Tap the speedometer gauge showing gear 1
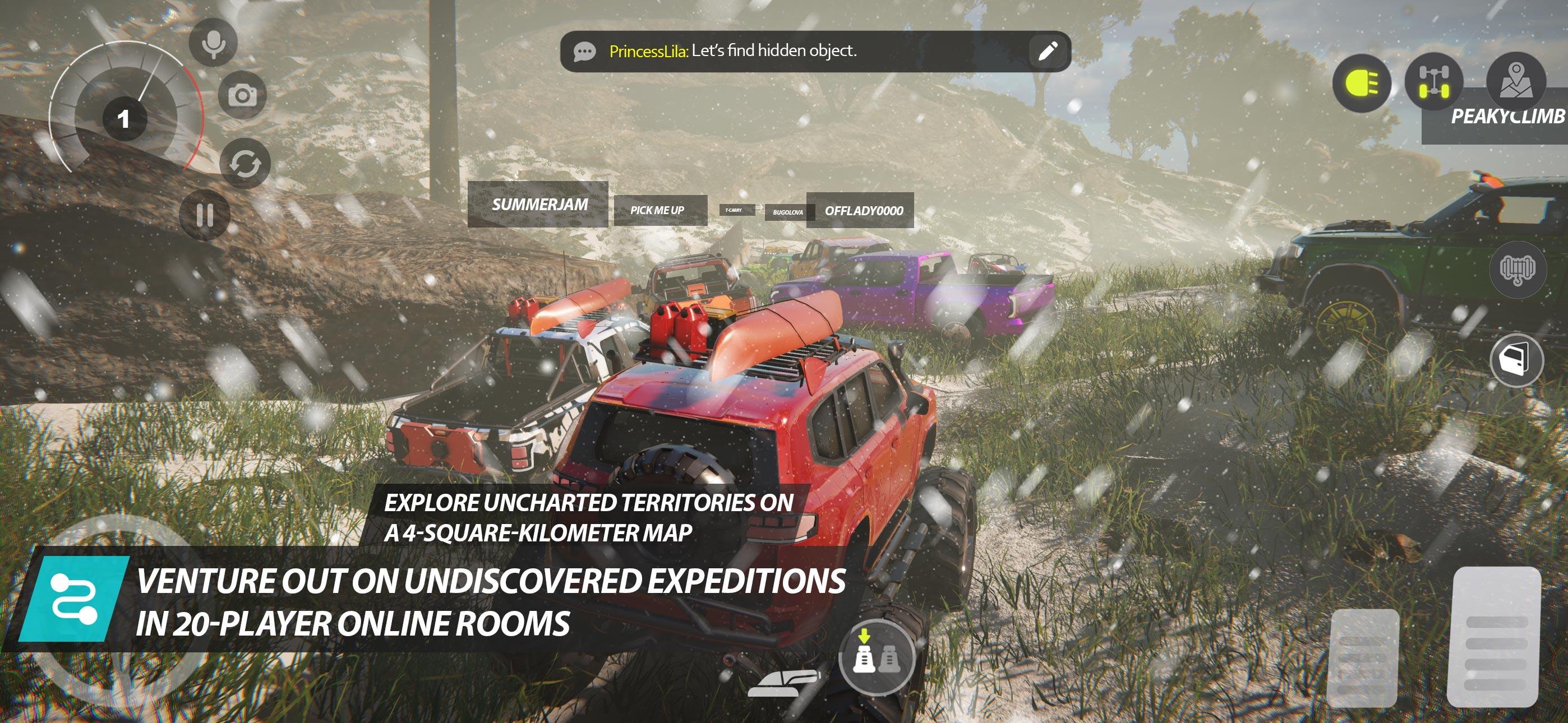1568x723 pixels. 125,119
